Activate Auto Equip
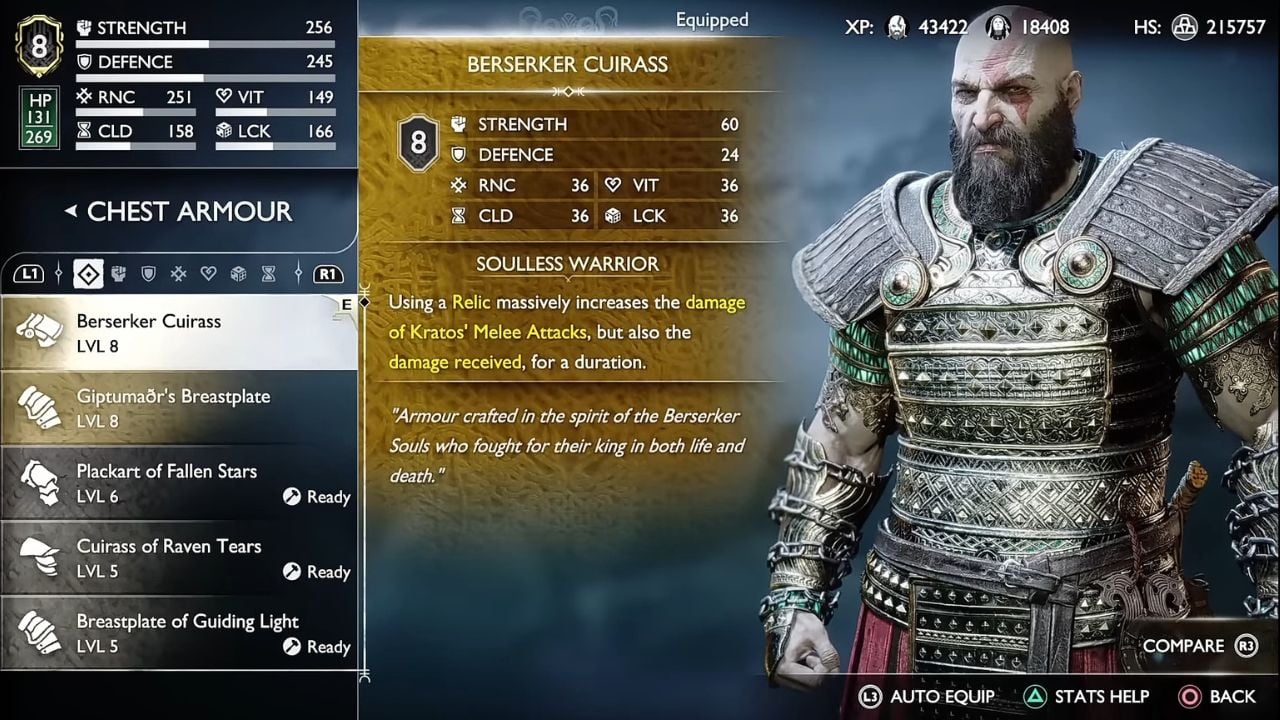 926,696
